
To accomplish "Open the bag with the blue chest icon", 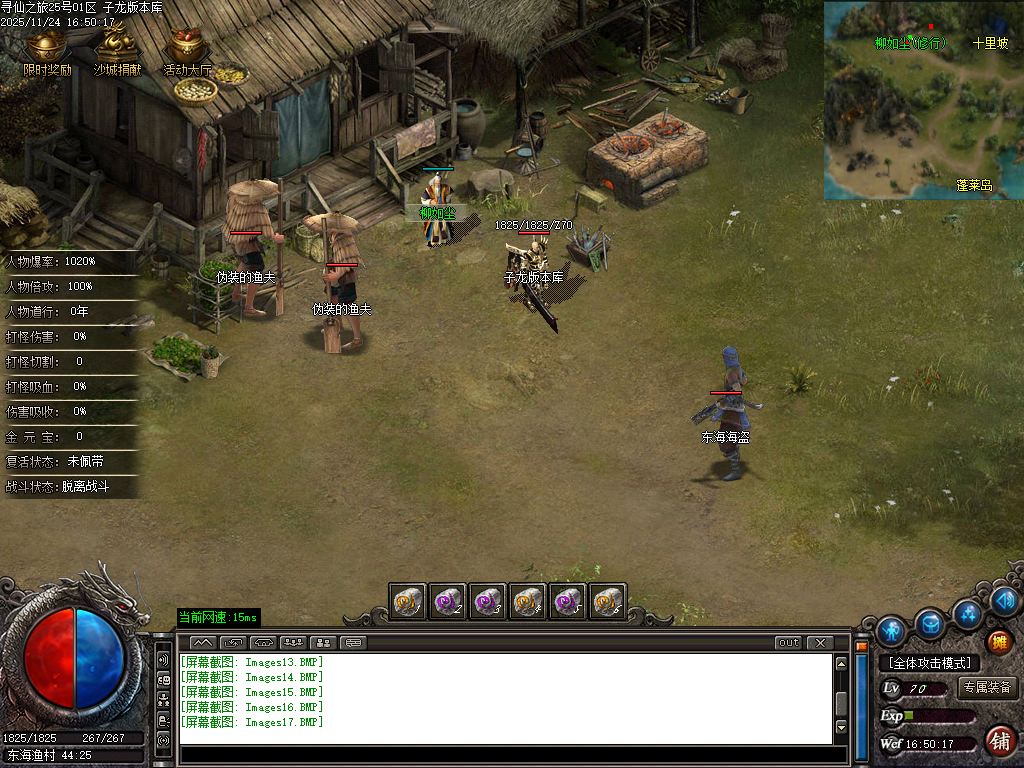I will point(931,624).
